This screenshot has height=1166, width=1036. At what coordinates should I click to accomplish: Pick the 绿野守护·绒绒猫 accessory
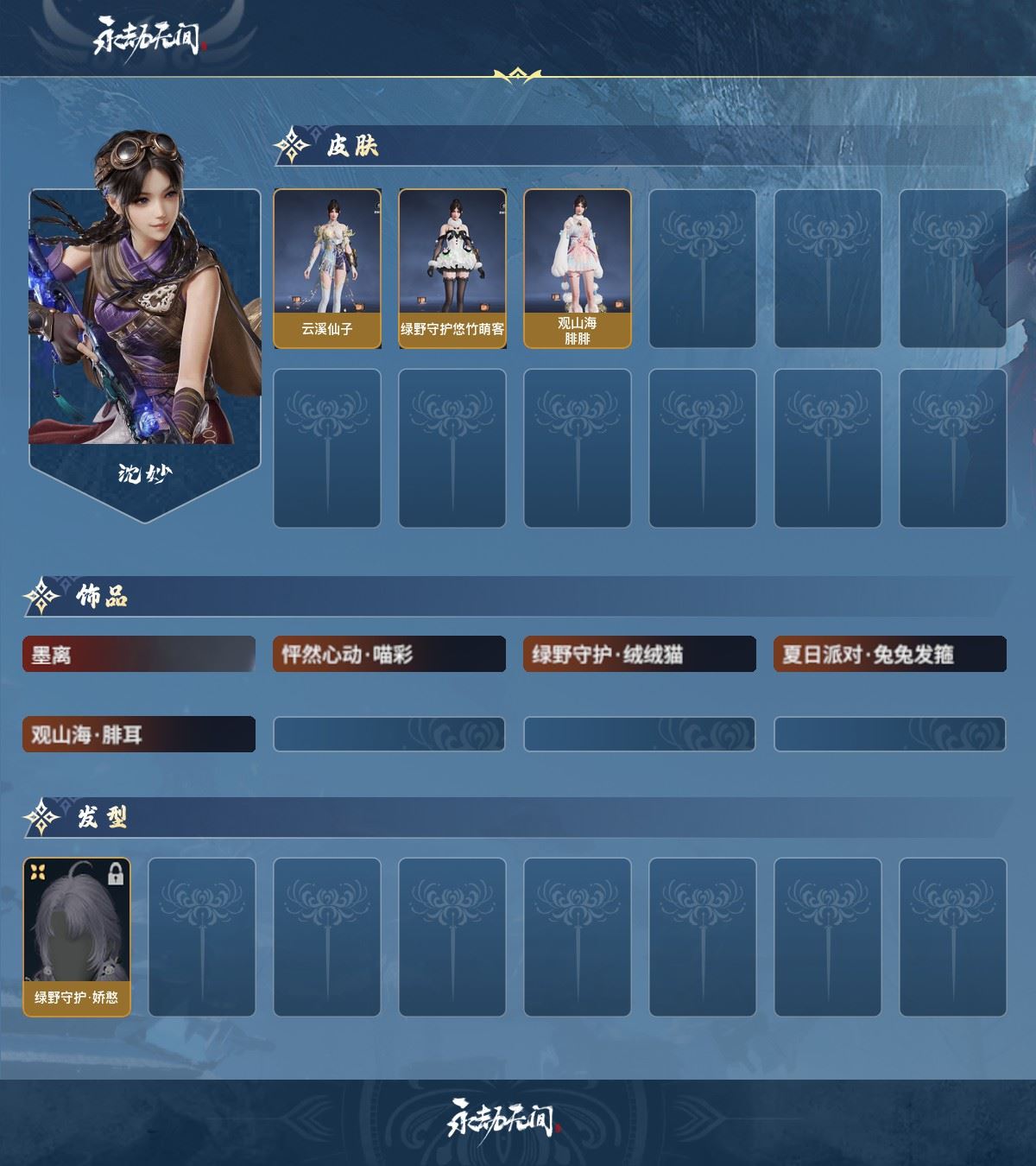pyautogui.click(x=640, y=655)
